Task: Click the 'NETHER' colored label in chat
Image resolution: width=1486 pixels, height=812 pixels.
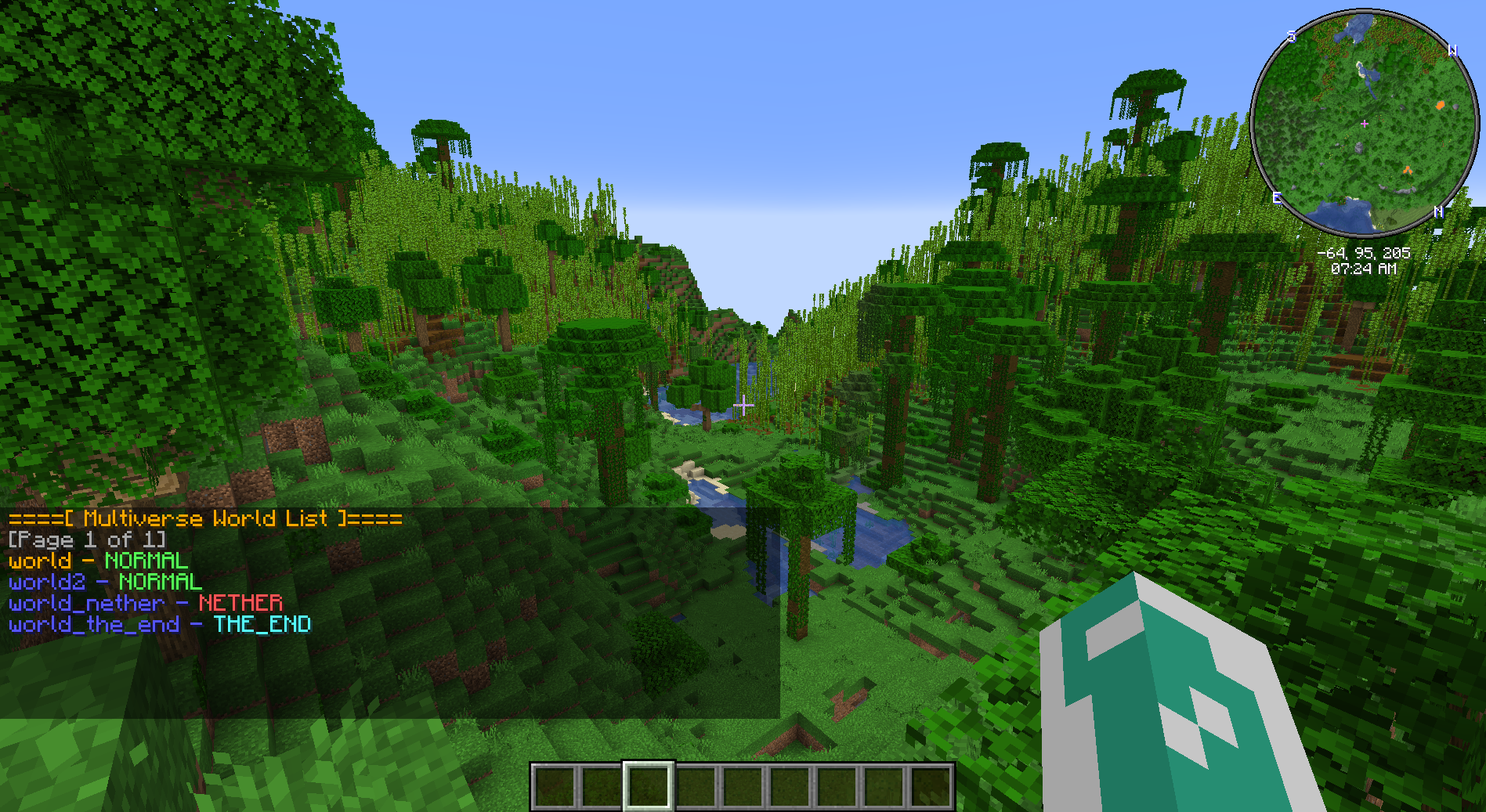Action: coord(241,604)
